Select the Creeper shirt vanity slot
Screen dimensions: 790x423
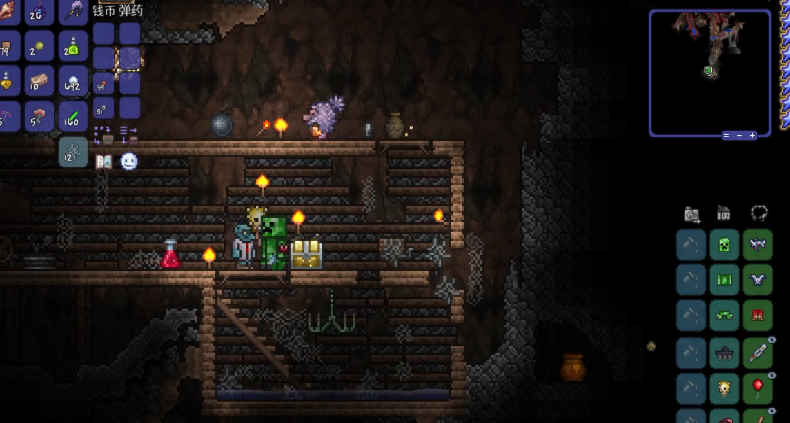coord(724,281)
